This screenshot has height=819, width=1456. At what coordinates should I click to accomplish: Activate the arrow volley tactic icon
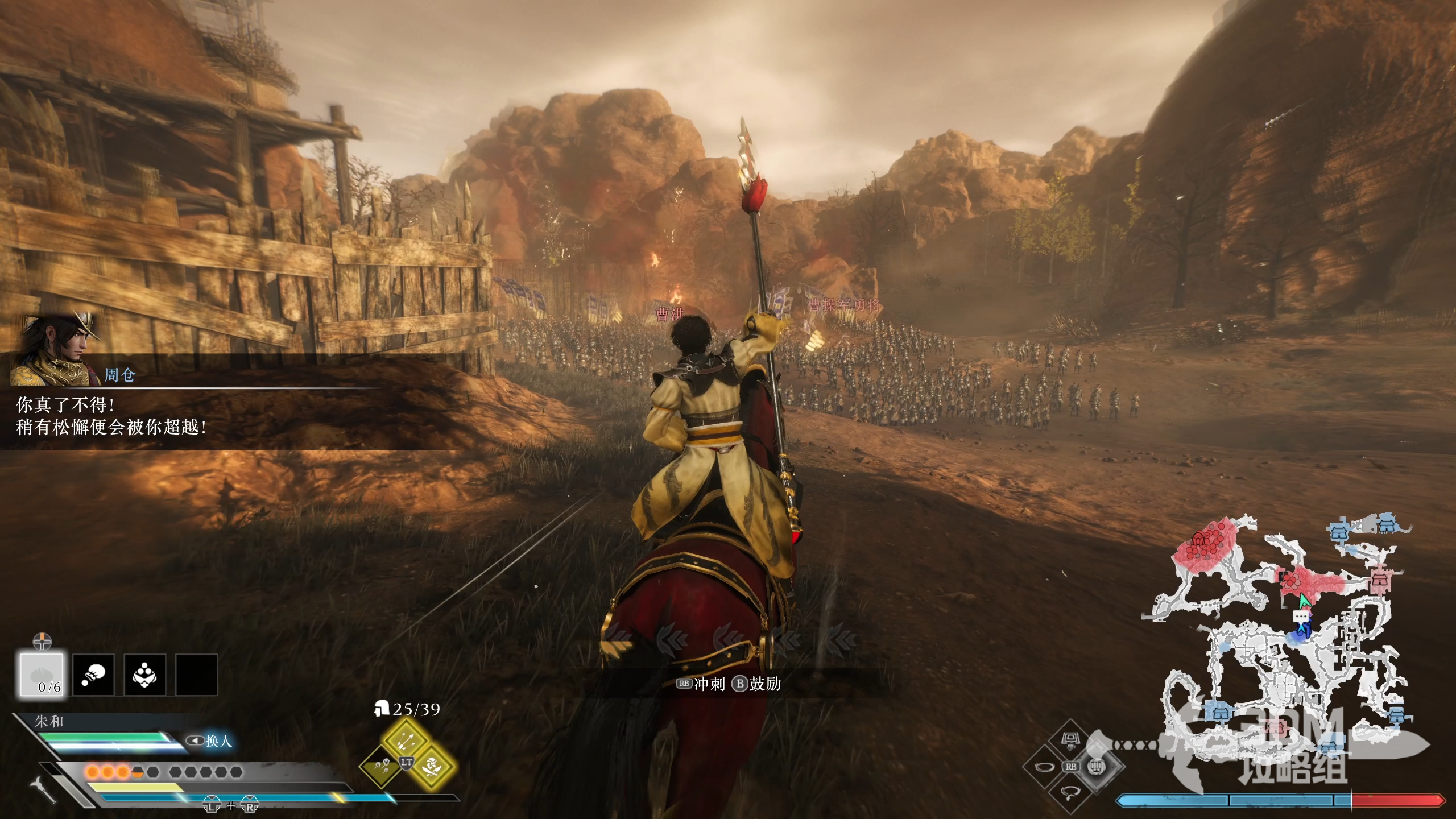pyautogui.click(x=406, y=741)
